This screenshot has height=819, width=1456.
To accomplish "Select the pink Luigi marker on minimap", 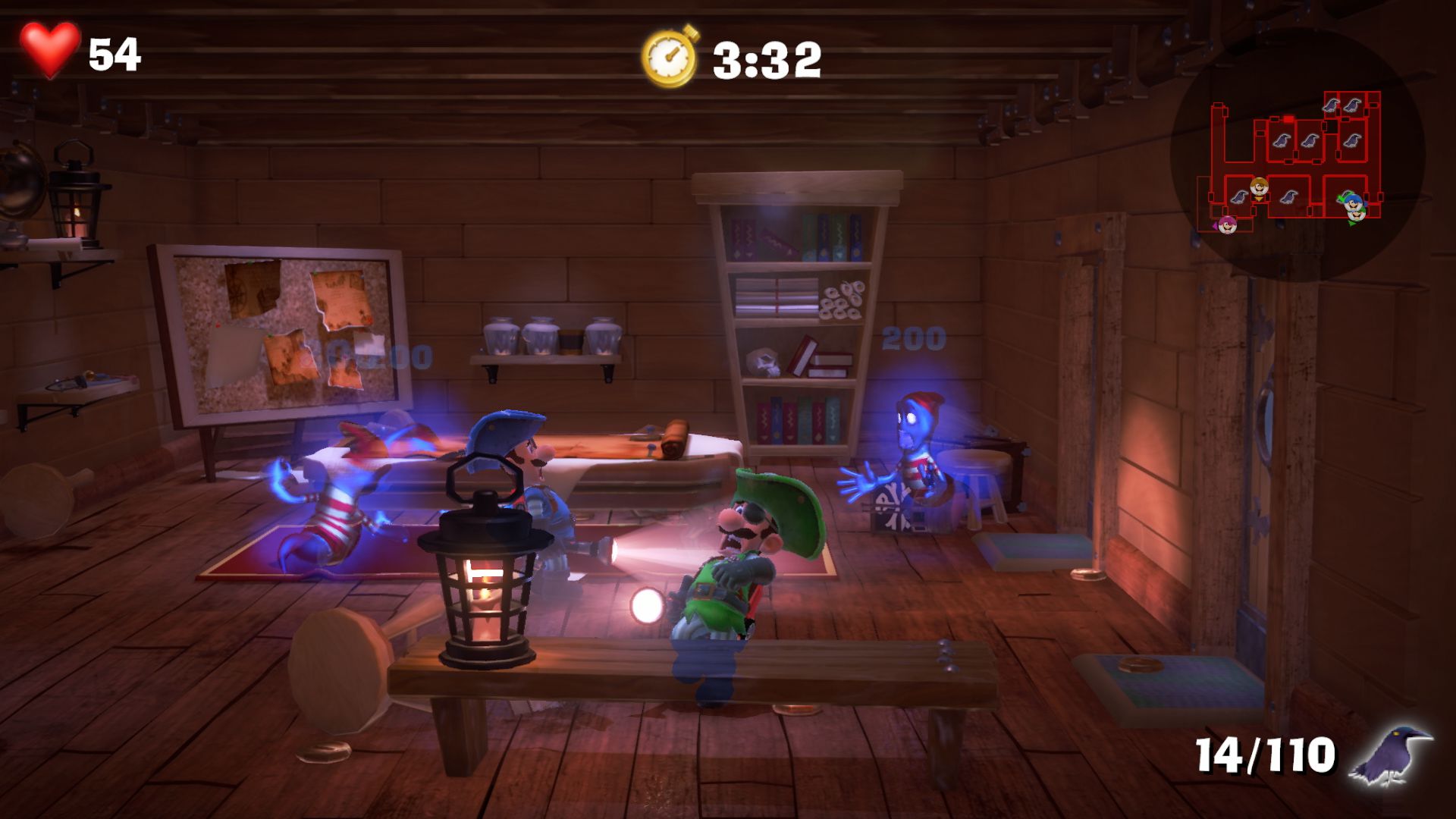I will 1227,224.
